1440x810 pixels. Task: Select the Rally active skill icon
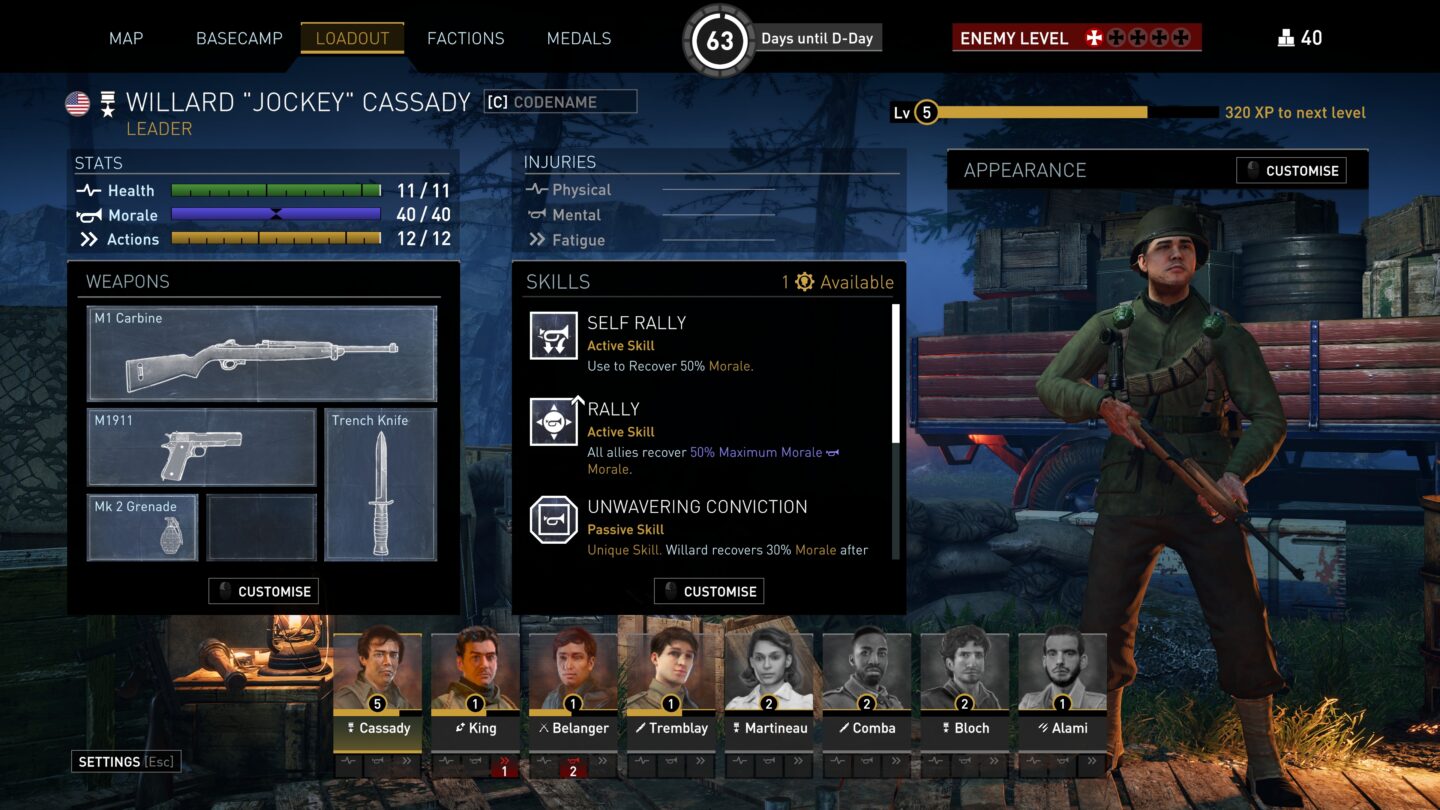click(553, 421)
